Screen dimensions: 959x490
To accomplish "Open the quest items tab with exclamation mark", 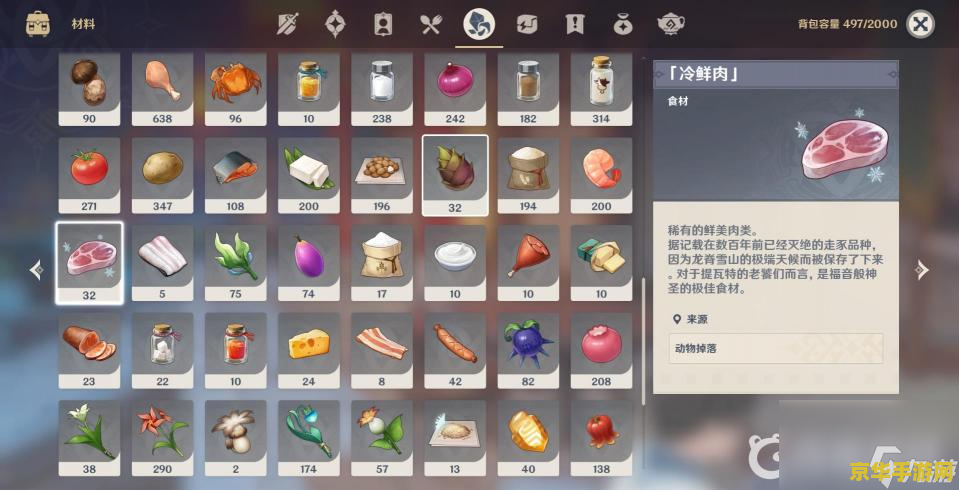I will click(574, 24).
